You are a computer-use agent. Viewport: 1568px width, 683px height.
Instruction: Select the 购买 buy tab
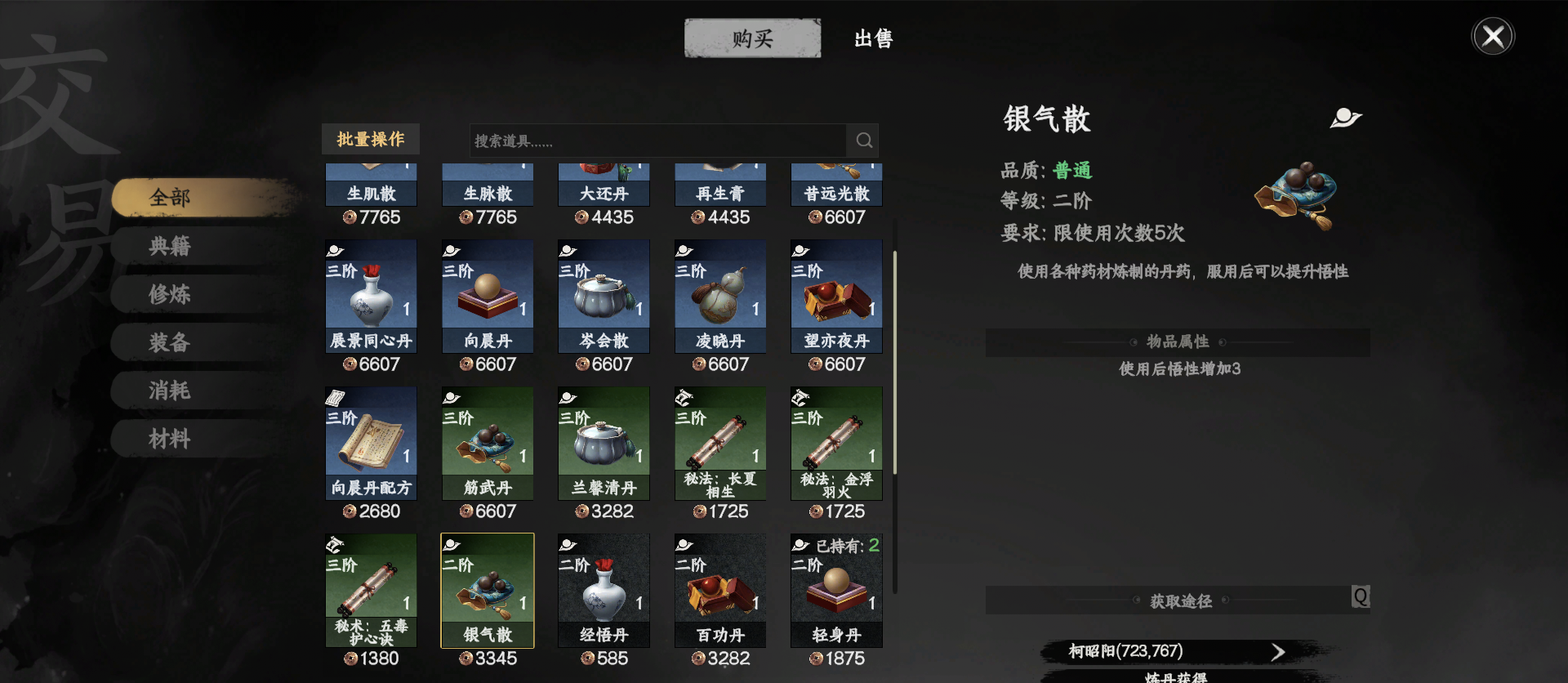[752, 38]
